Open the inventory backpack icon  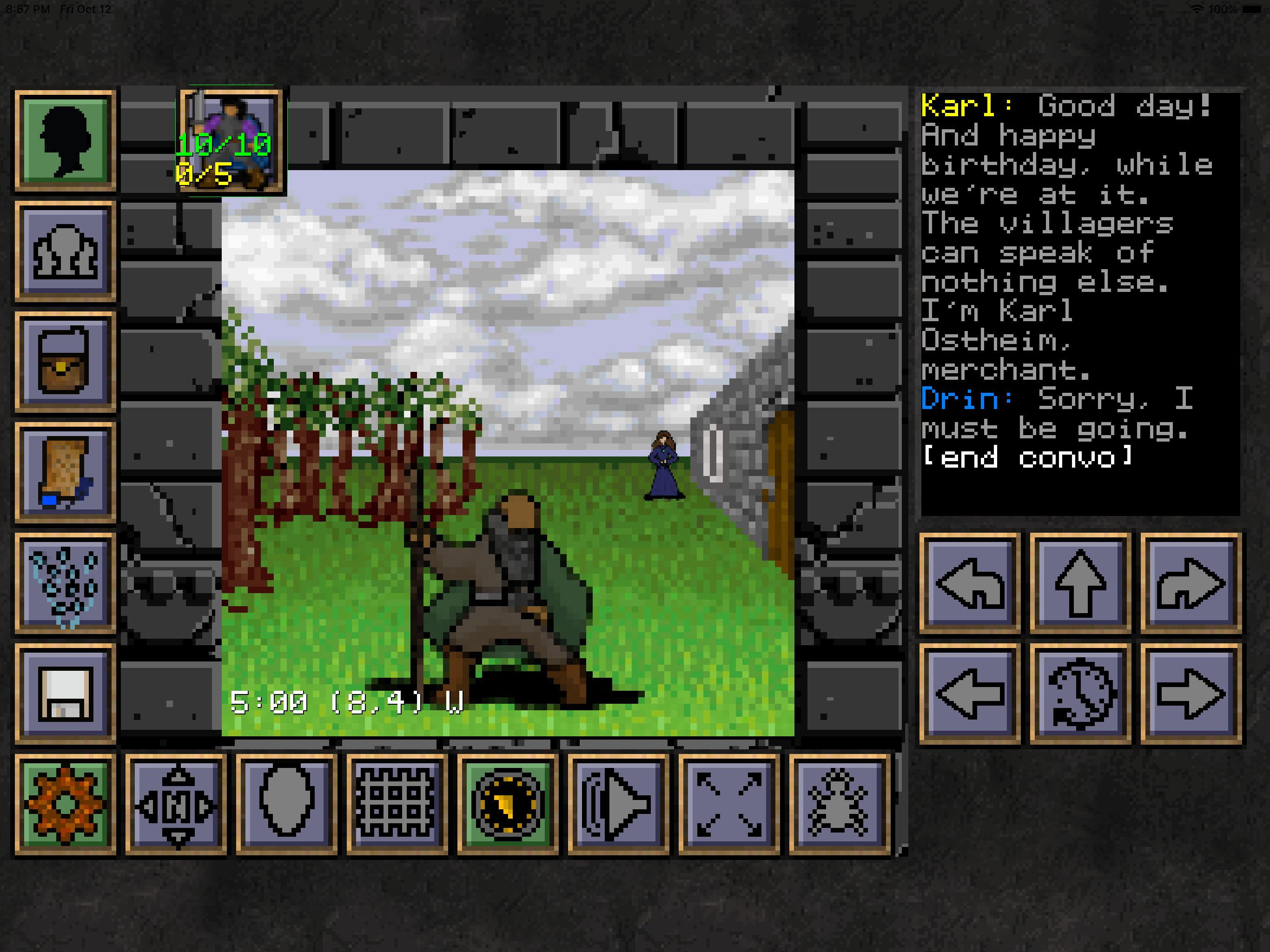pos(65,359)
